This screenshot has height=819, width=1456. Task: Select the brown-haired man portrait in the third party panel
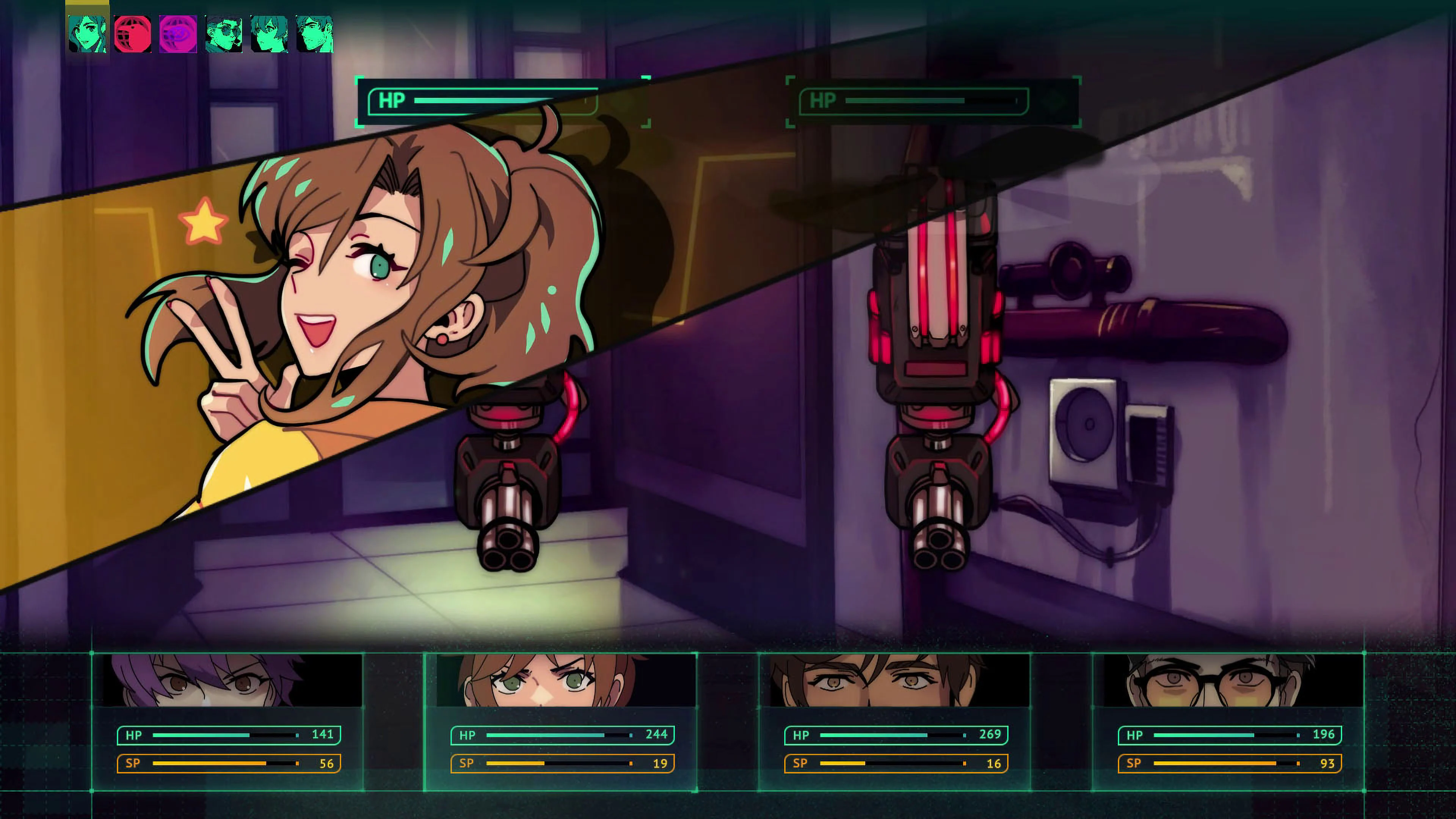893,678
